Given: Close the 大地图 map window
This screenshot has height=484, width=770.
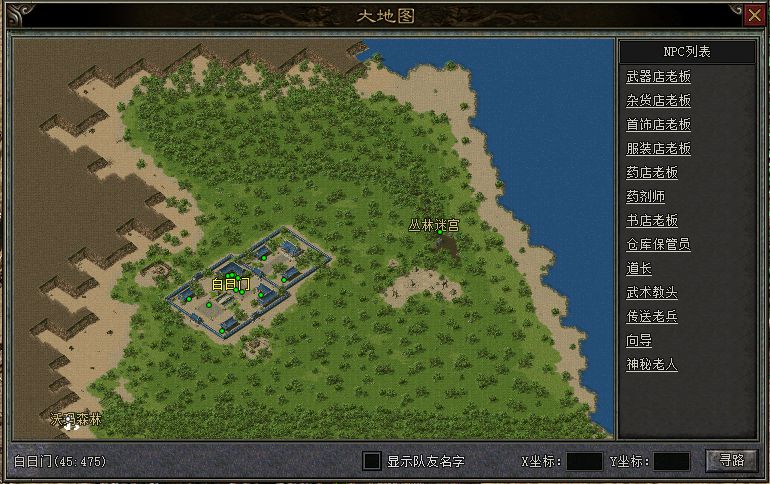Looking at the screenshot, I should (754, 15).
